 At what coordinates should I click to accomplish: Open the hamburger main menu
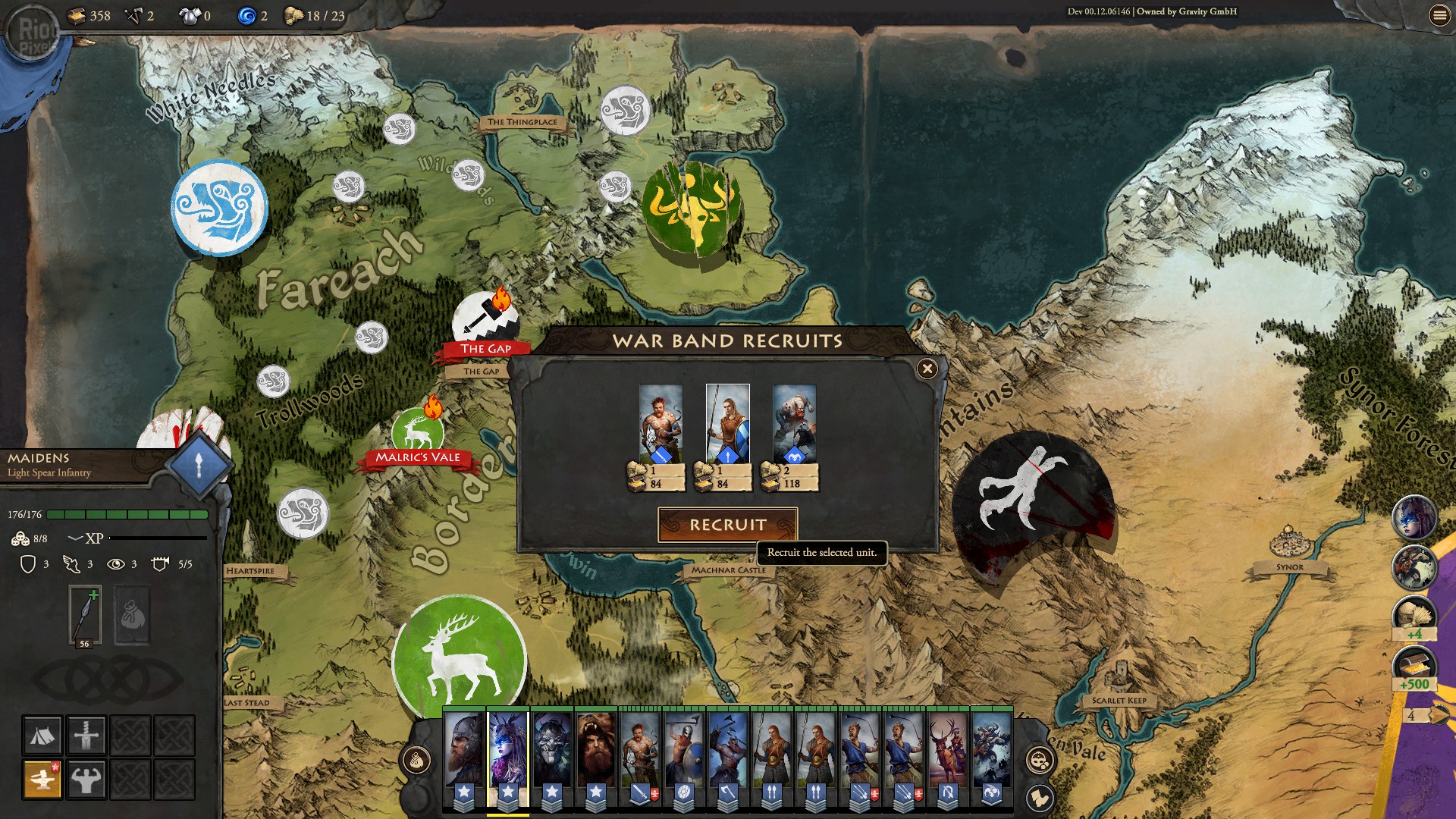click(x=1439, y=15)
